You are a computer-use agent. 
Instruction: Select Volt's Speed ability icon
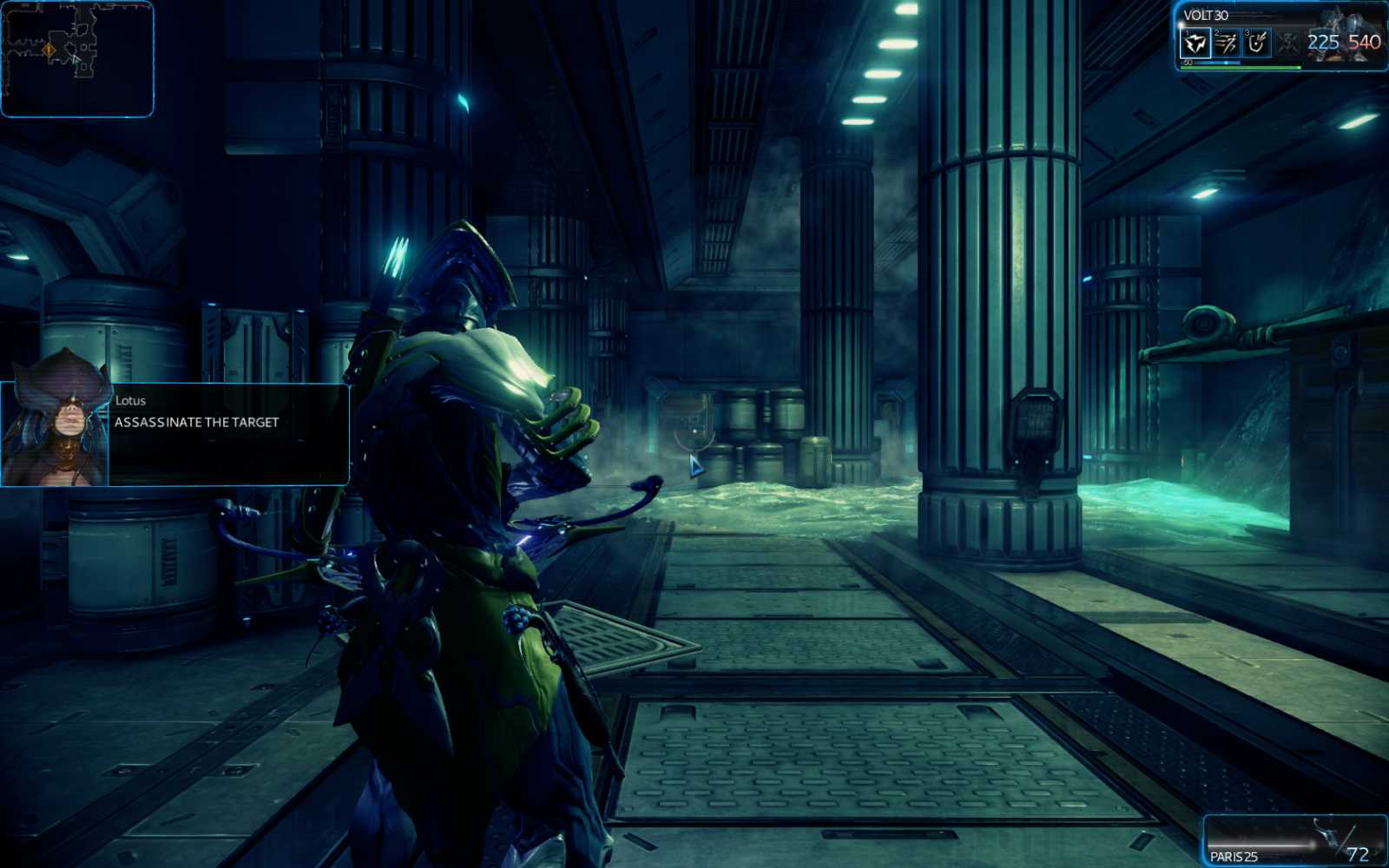tap(1224, 43)
